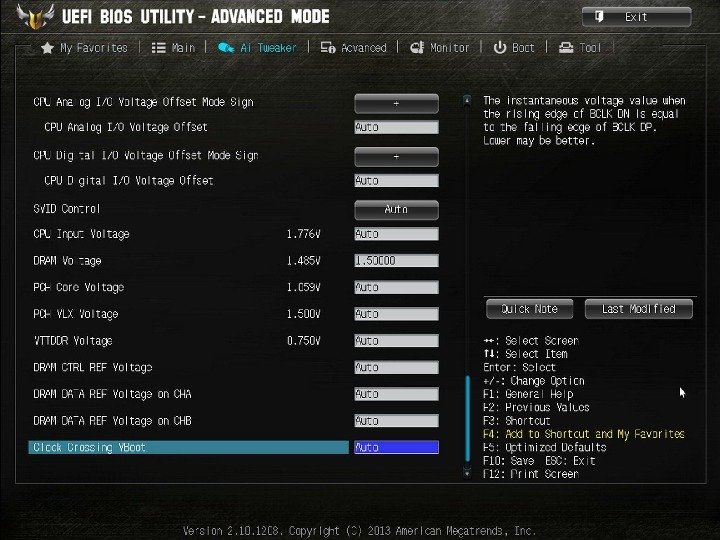The width and height of the screenshot is (720, 540).
Task: Select the Tool tab
Action: [x=581, y=47]
